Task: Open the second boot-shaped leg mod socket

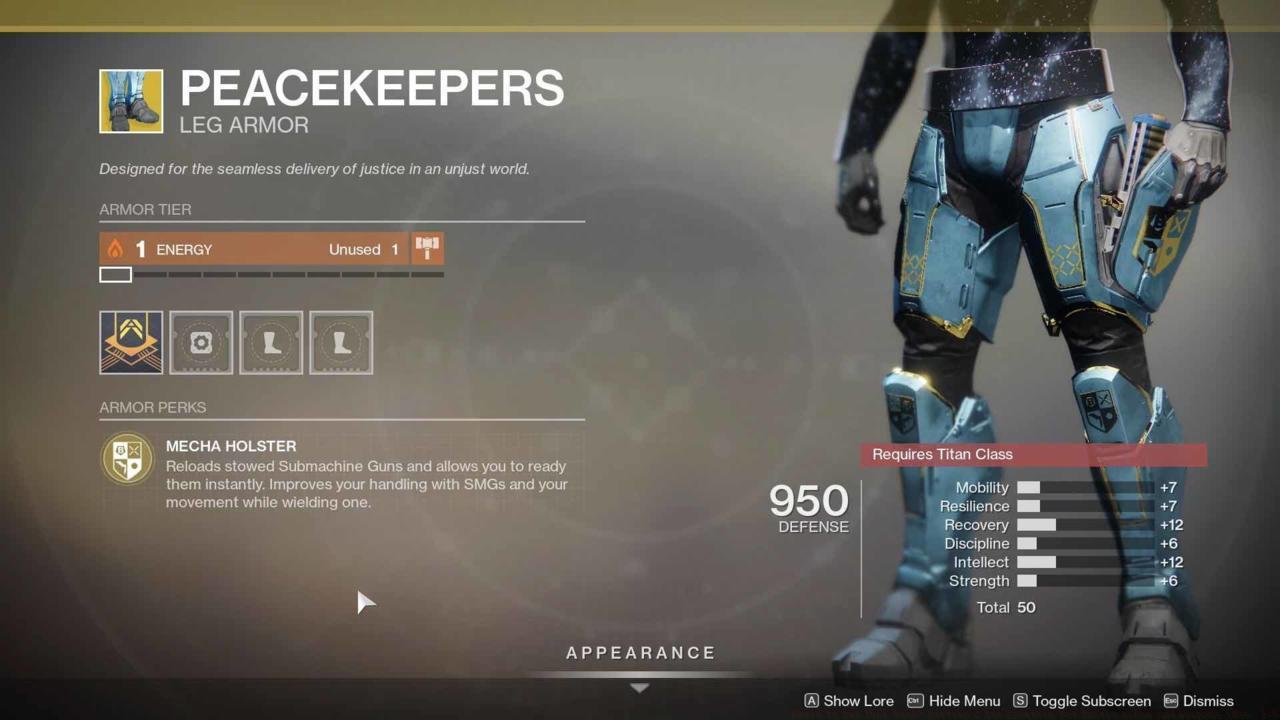Action: [x=341, y=342]
